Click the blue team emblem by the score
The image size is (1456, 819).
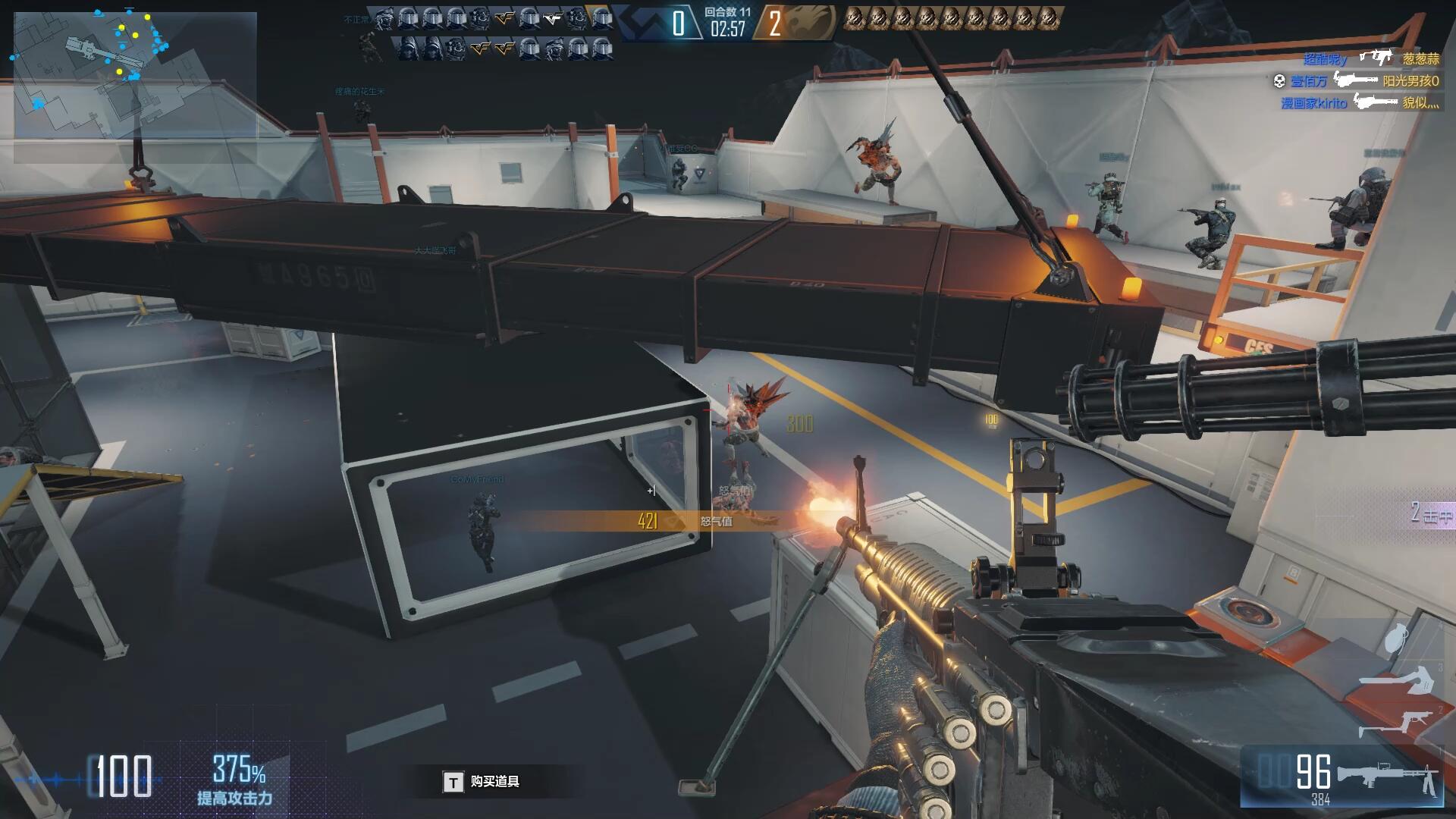click(643, 23)
